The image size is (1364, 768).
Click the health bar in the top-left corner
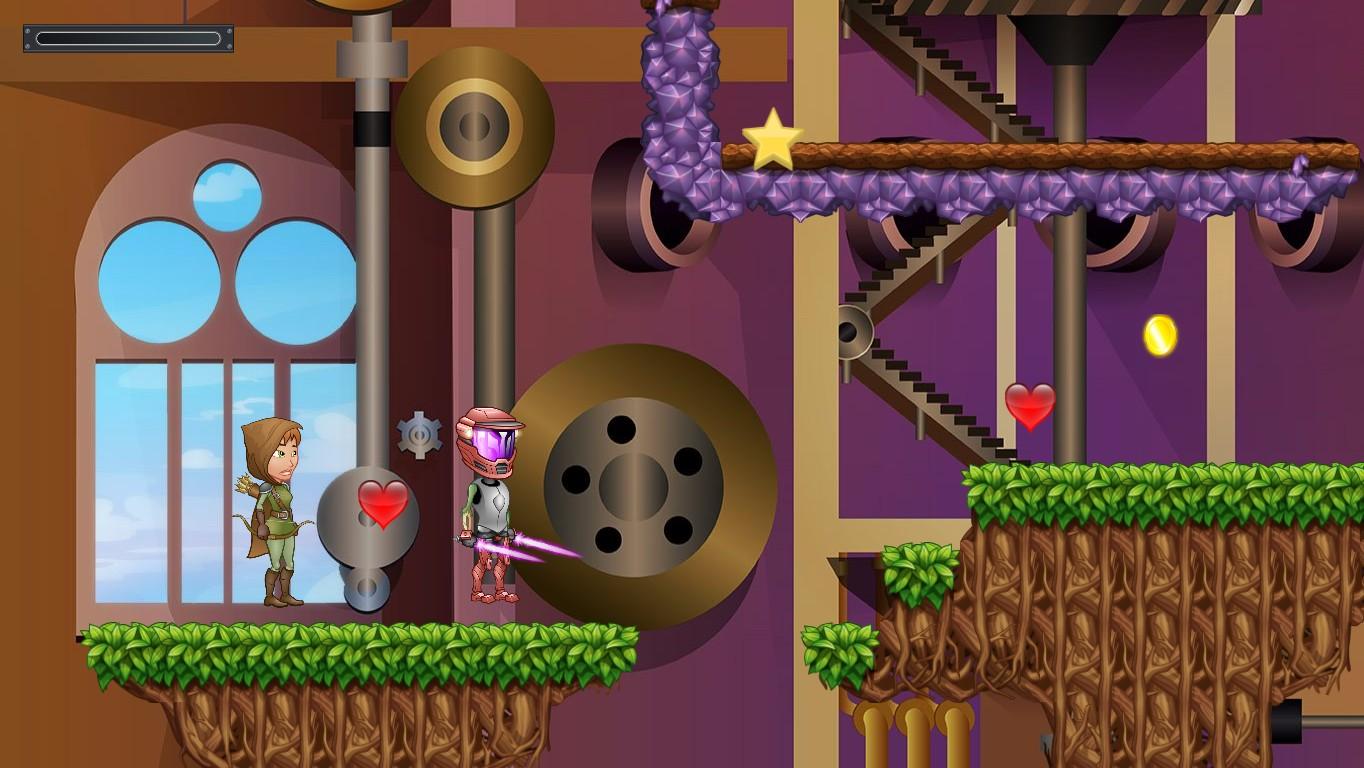(126, 37)
